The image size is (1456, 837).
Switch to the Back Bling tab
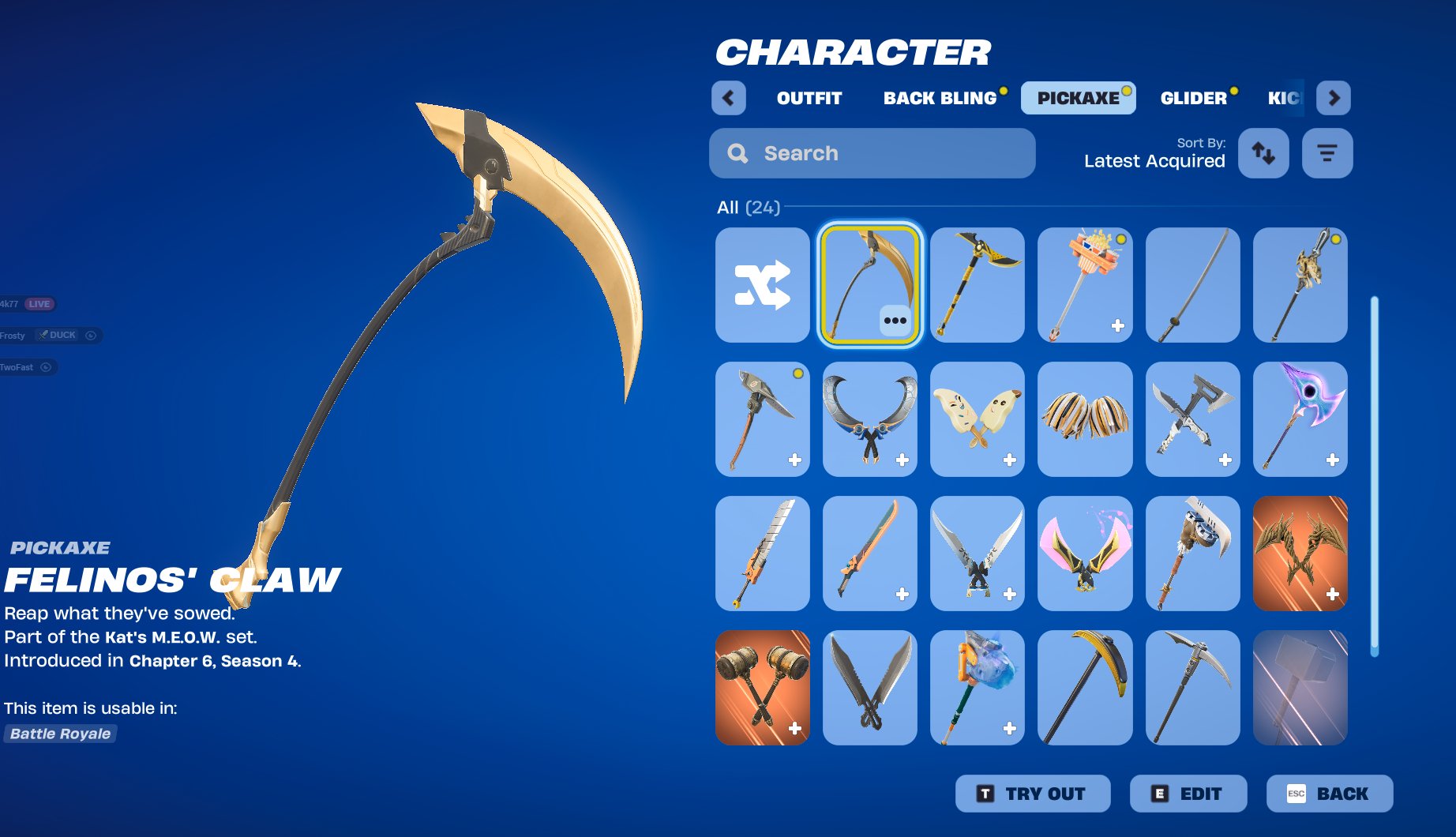(940, 97)
